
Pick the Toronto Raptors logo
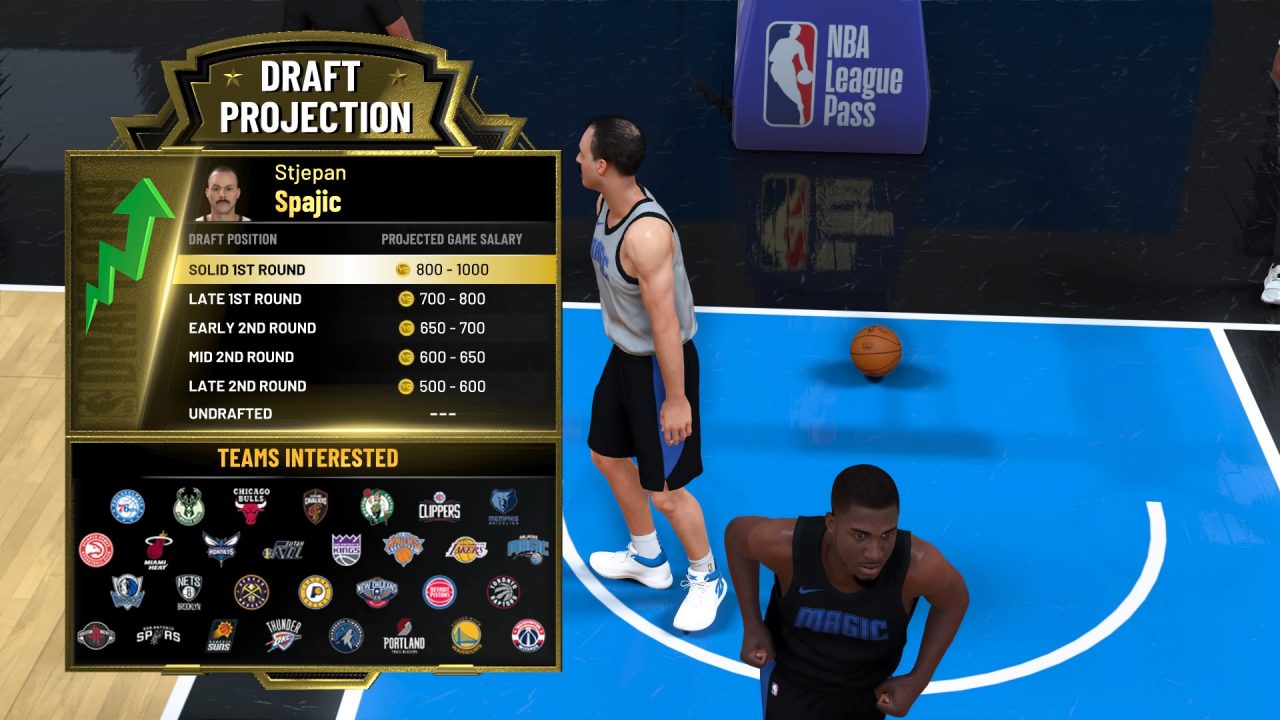point(503,591)
